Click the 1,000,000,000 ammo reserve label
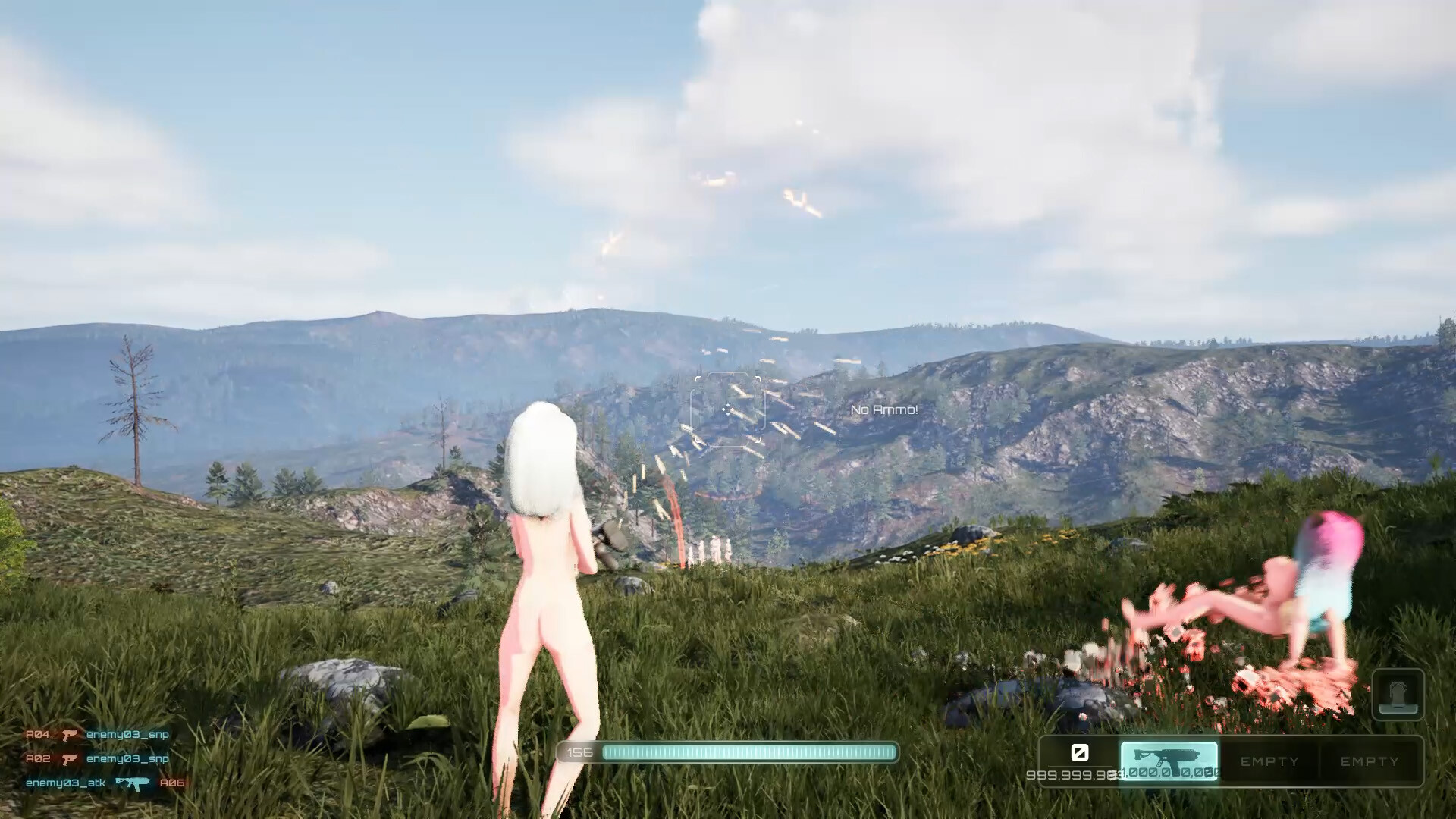The height and width of the screenshot is (819, 1456). [x=1172, y=775]
